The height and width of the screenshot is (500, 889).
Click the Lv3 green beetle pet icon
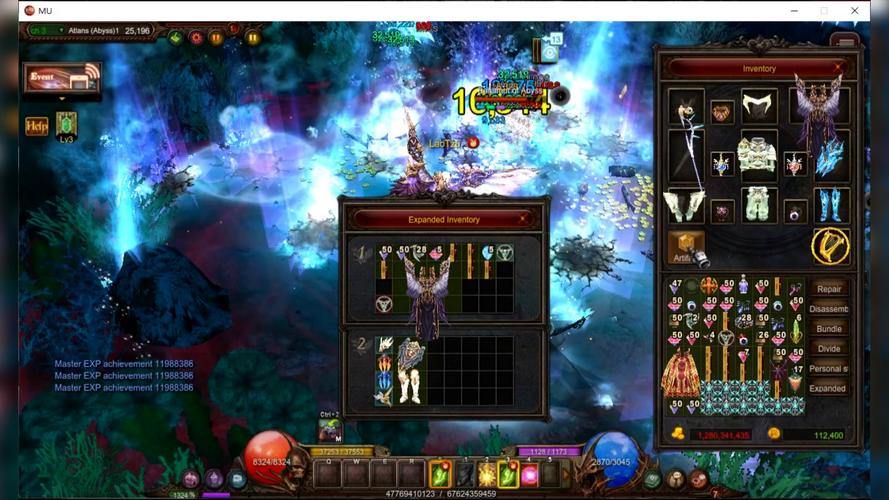click(67, 124)
